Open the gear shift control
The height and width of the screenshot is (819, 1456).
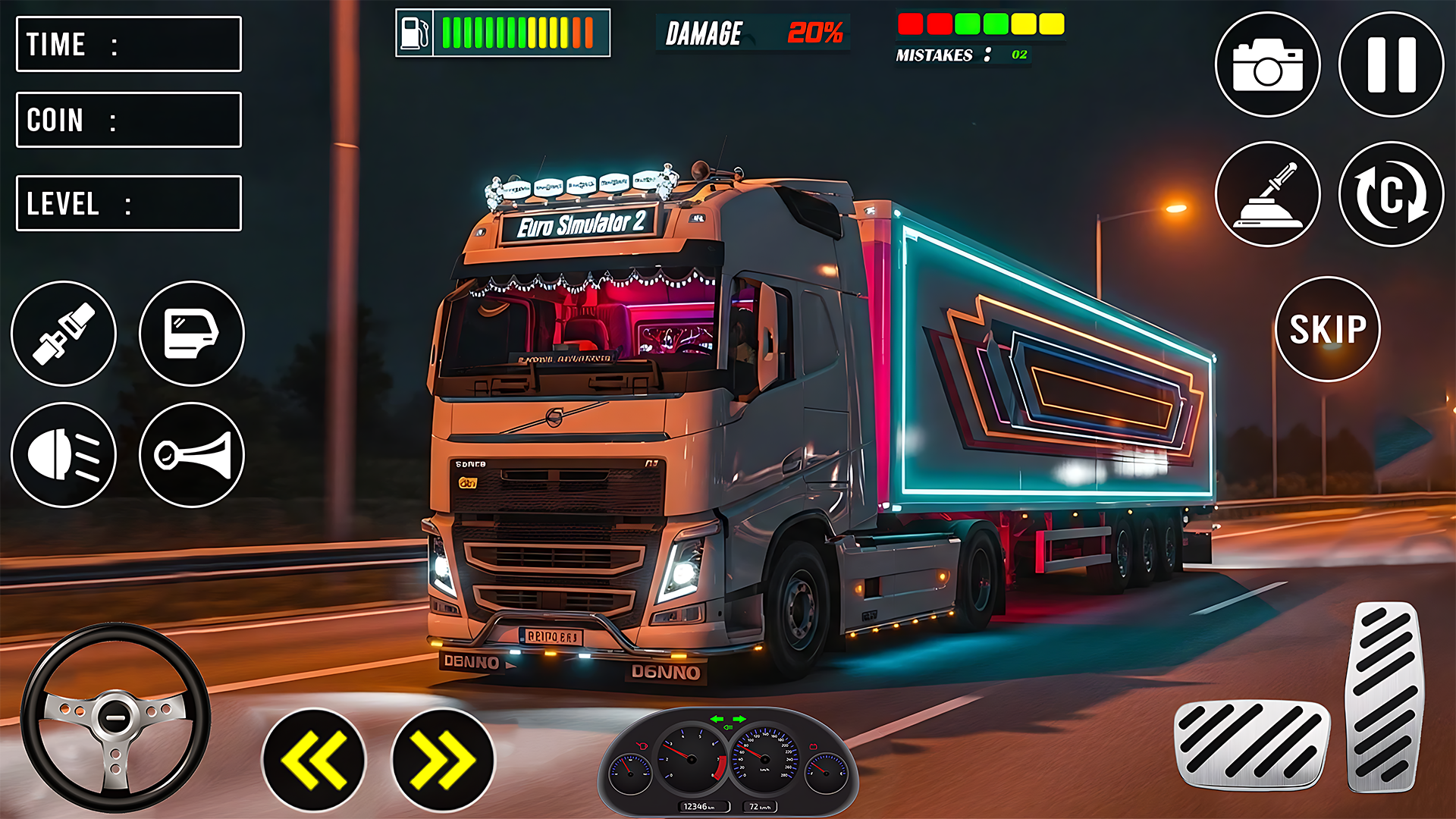[x=1267, y=194]
